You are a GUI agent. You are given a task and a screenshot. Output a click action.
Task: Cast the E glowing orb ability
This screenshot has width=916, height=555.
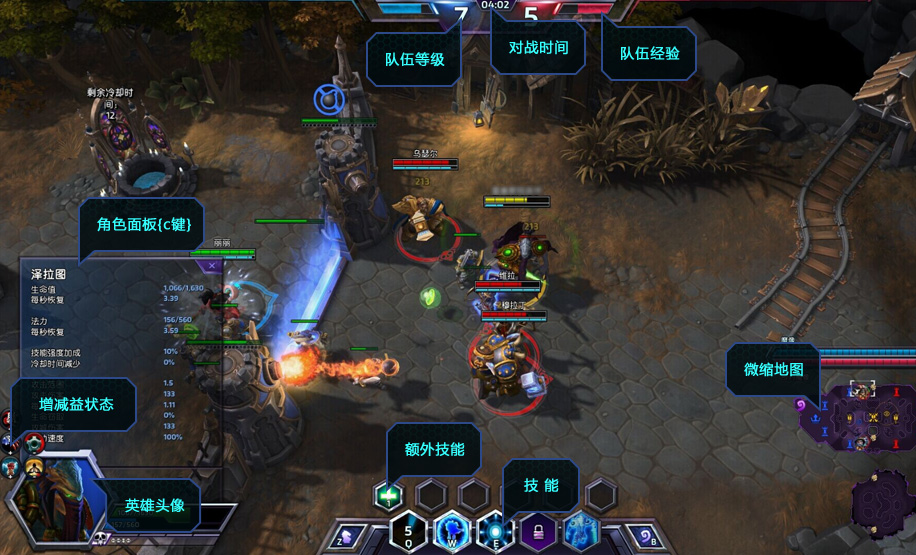click(x=494, y=532)
